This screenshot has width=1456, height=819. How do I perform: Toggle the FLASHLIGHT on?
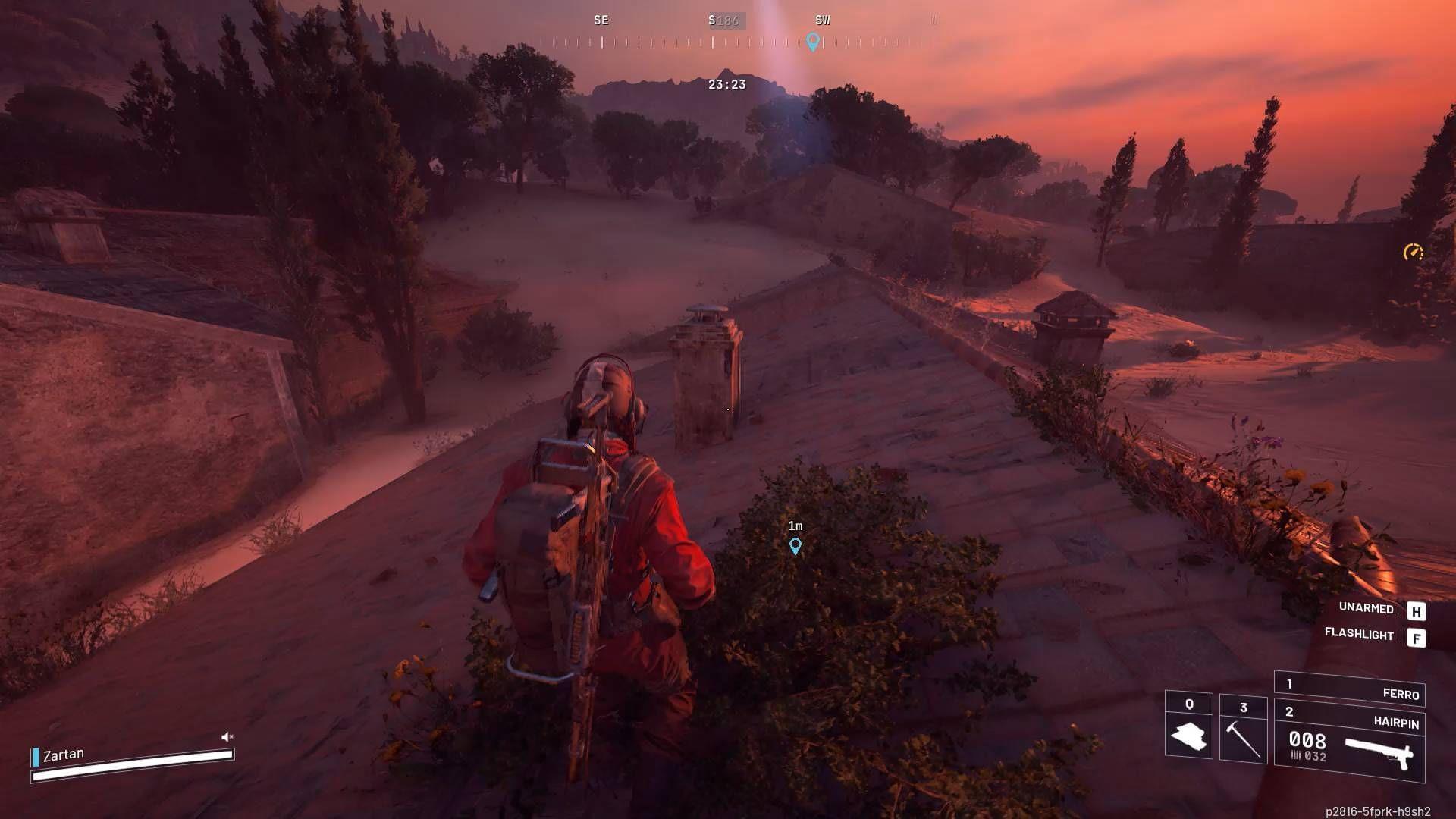[1357, 638]
